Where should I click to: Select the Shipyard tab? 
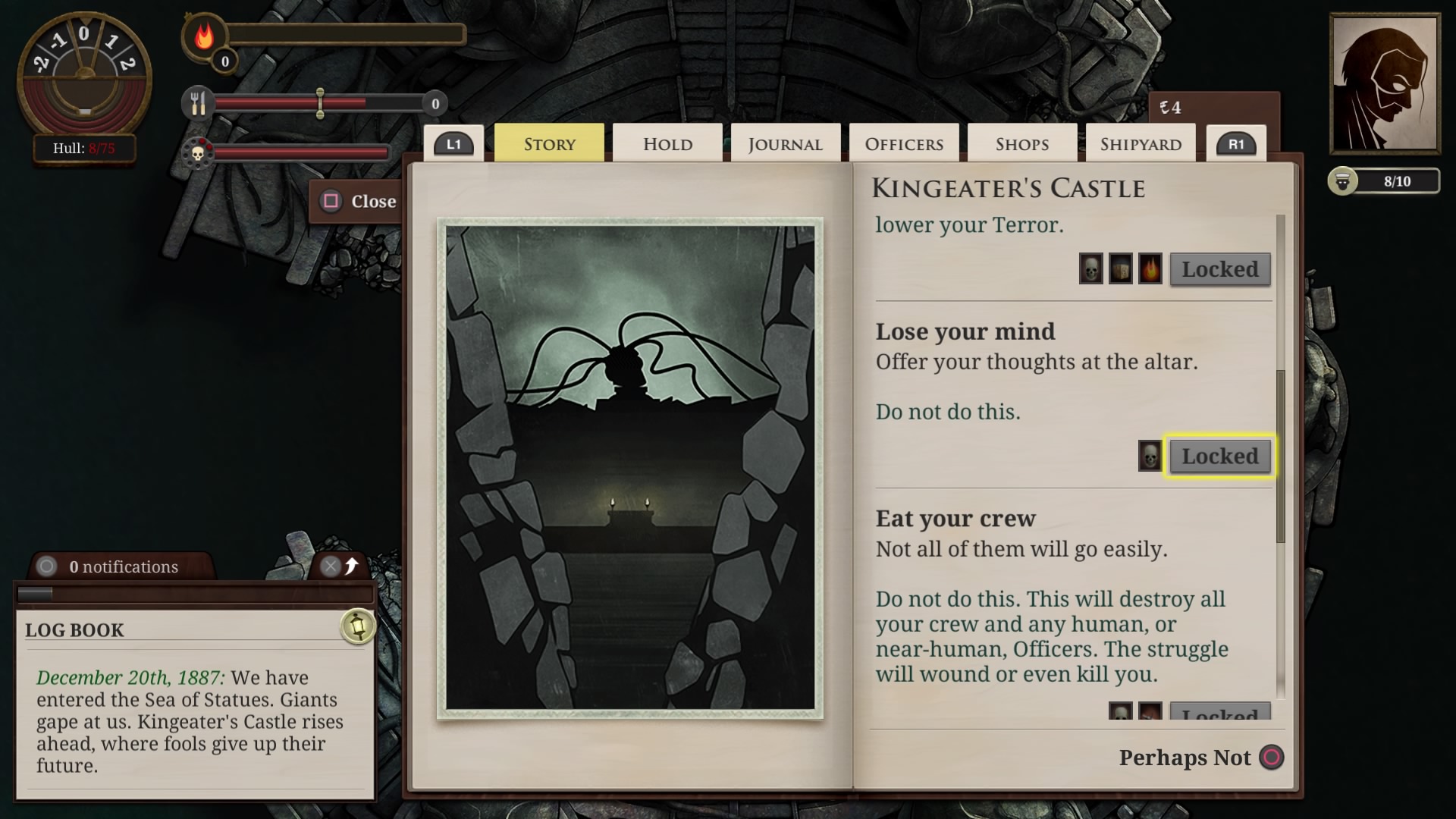(1141, 143)
